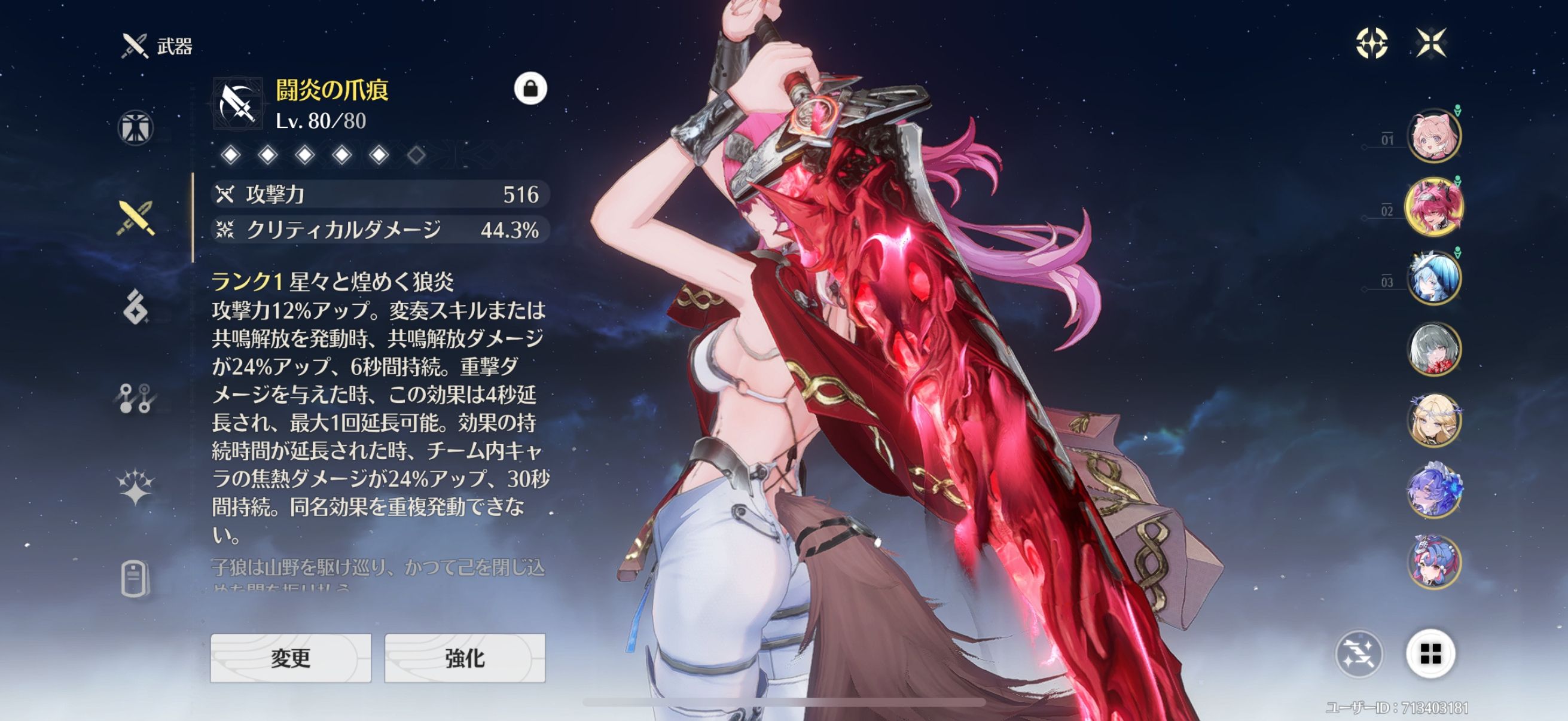Click the round sparkle-arrows button
Screen dimensions: 1568x721
pos(1359,654)
